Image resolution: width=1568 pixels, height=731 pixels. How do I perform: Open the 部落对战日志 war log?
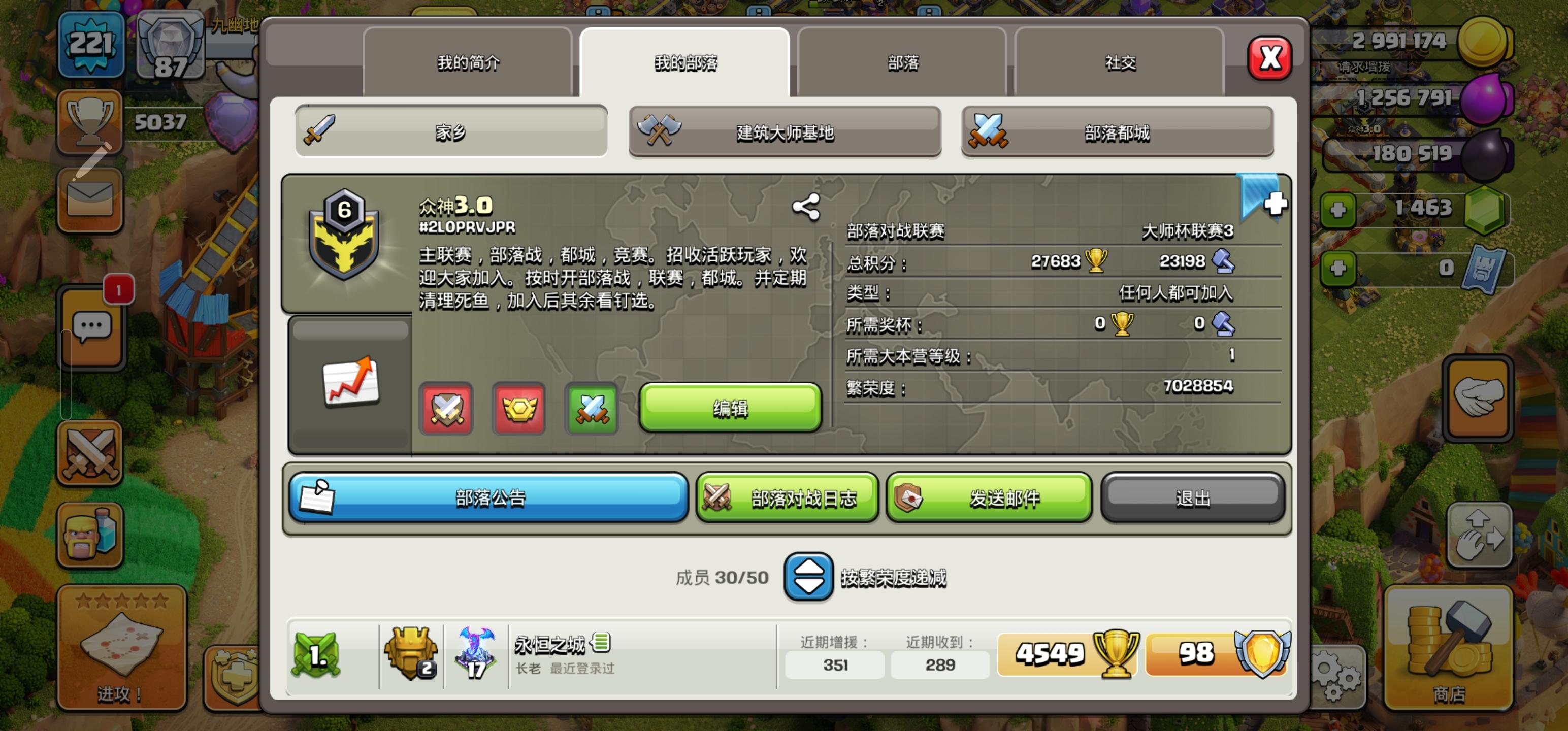[787, 497]
